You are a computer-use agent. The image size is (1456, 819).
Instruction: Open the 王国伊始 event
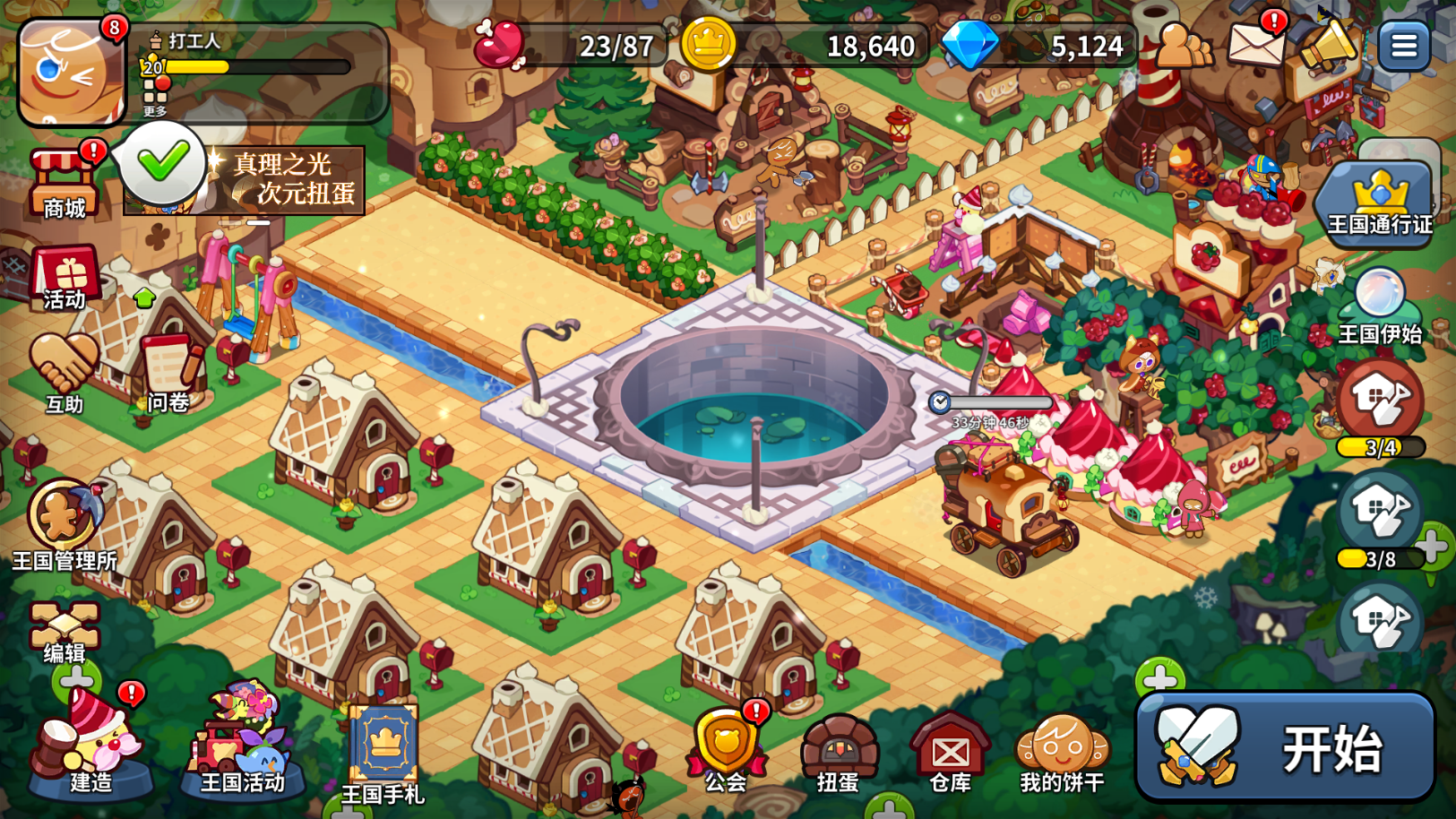[x=1380, y=305]
